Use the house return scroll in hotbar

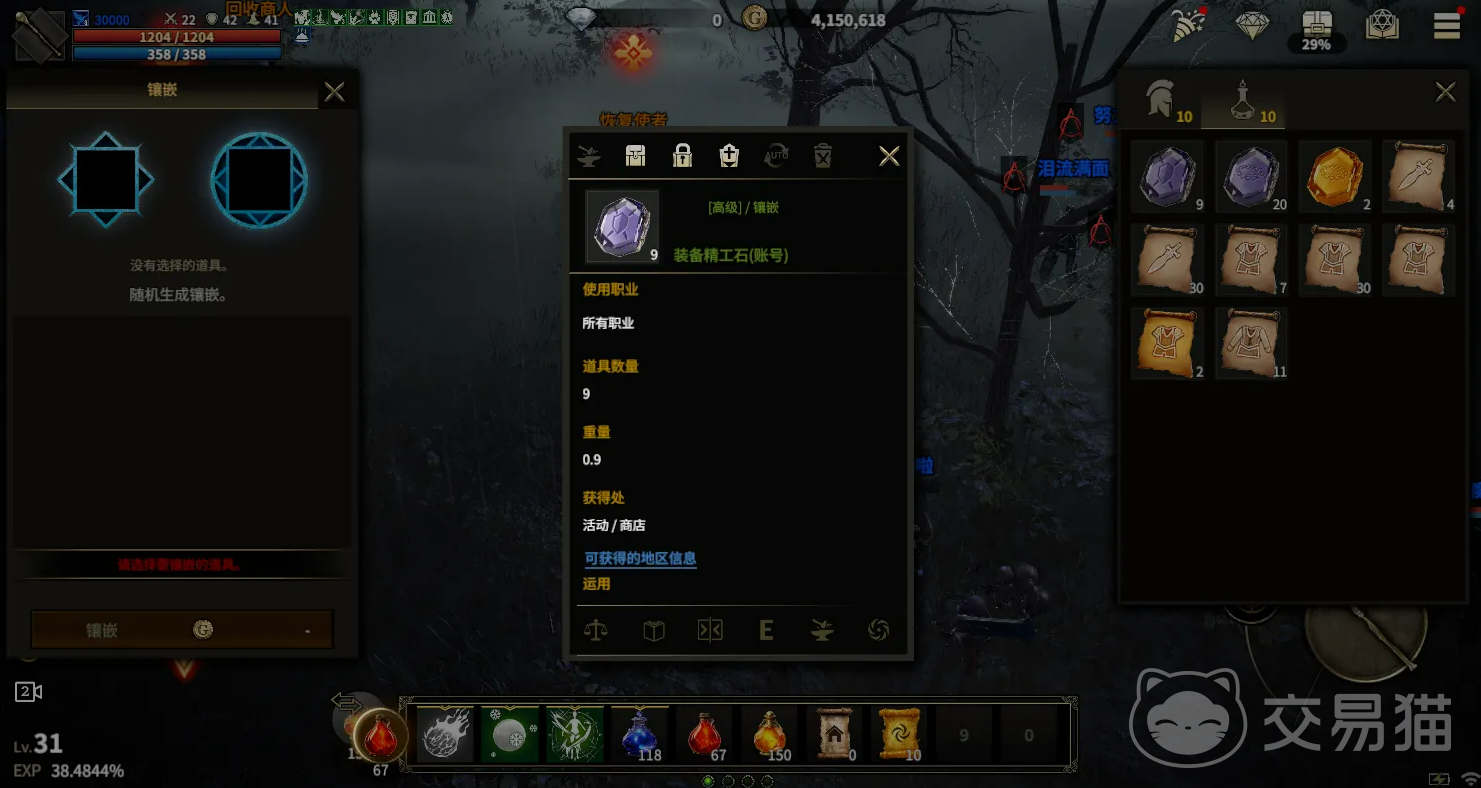tap(834, 735)
